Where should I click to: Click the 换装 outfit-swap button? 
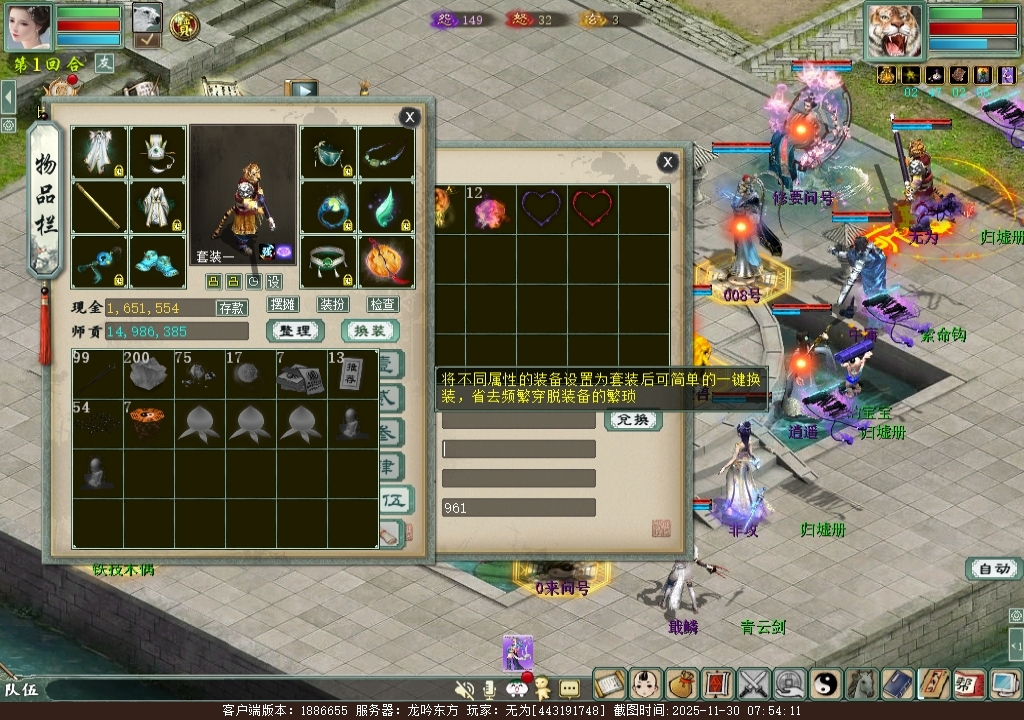point(370,331)
